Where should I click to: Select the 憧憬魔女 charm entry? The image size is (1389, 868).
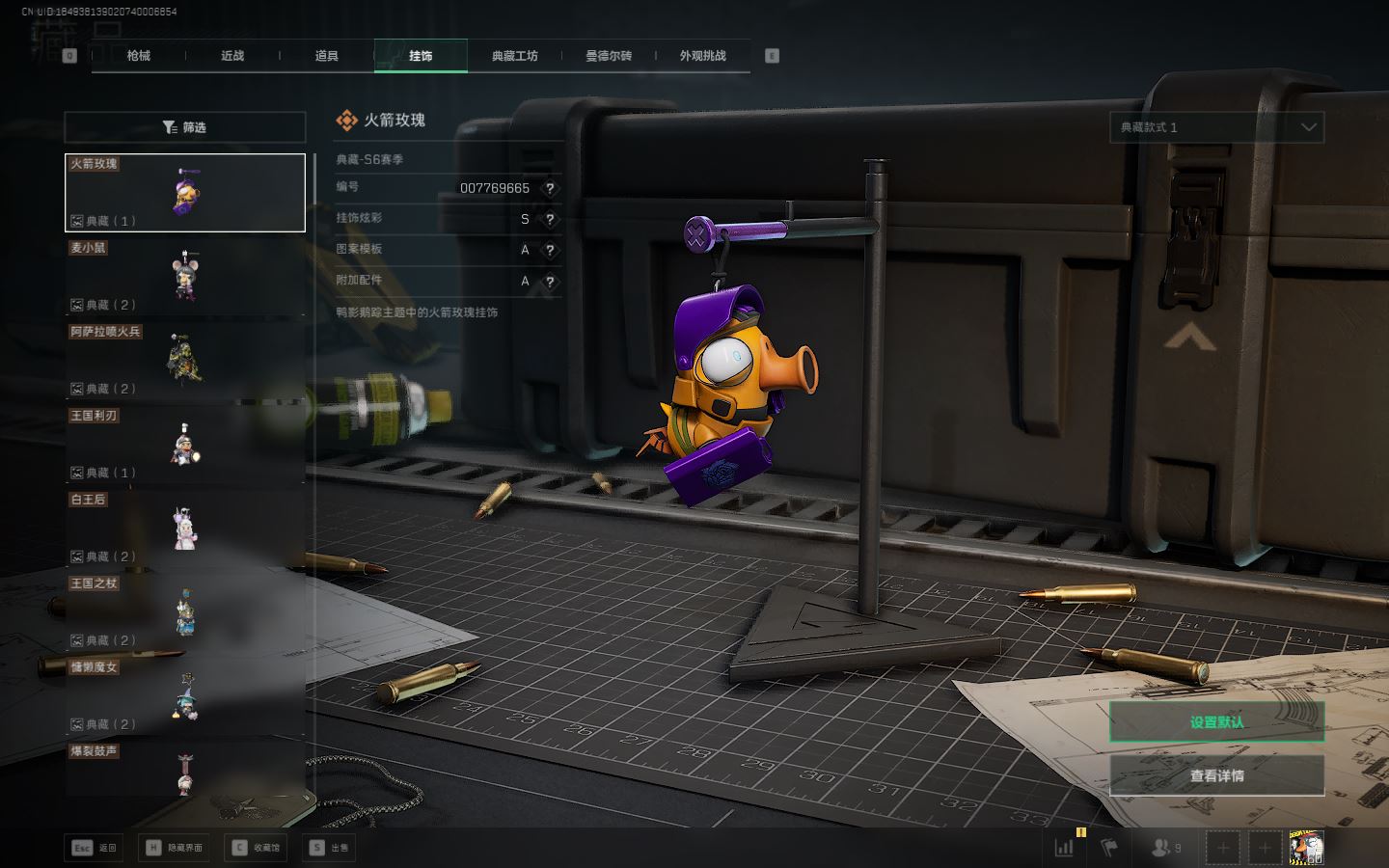pyautogui.click(x=185, y=696)
